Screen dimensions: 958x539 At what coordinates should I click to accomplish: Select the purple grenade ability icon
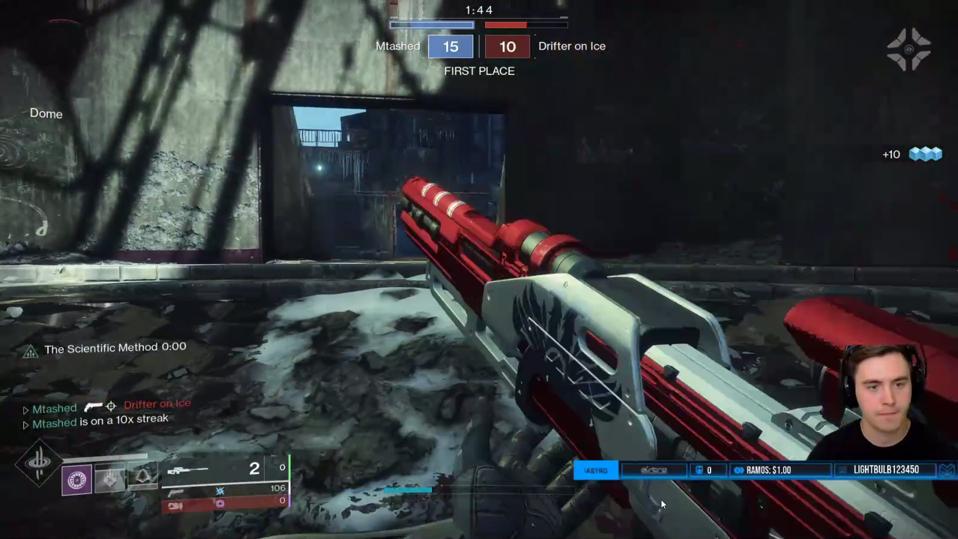point(77,480)
